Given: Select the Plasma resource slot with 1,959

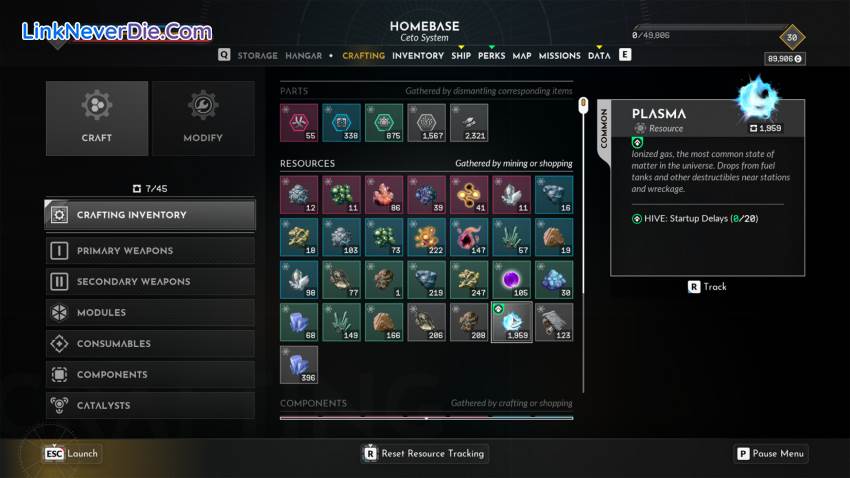Looking at the screenshot, I should tap(511, 322).
